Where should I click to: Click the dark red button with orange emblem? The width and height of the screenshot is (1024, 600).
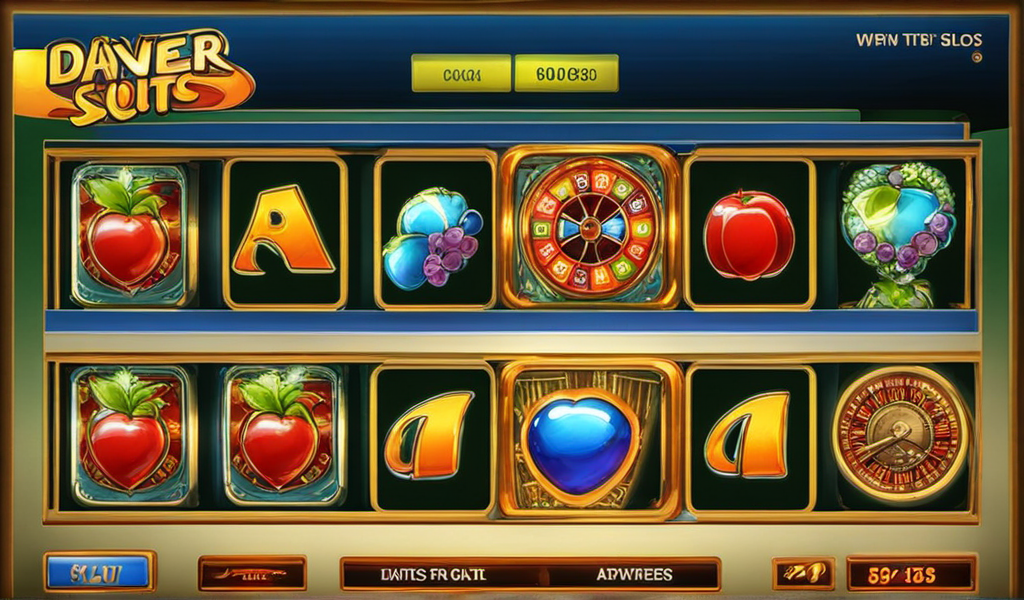tap(252, 573)
